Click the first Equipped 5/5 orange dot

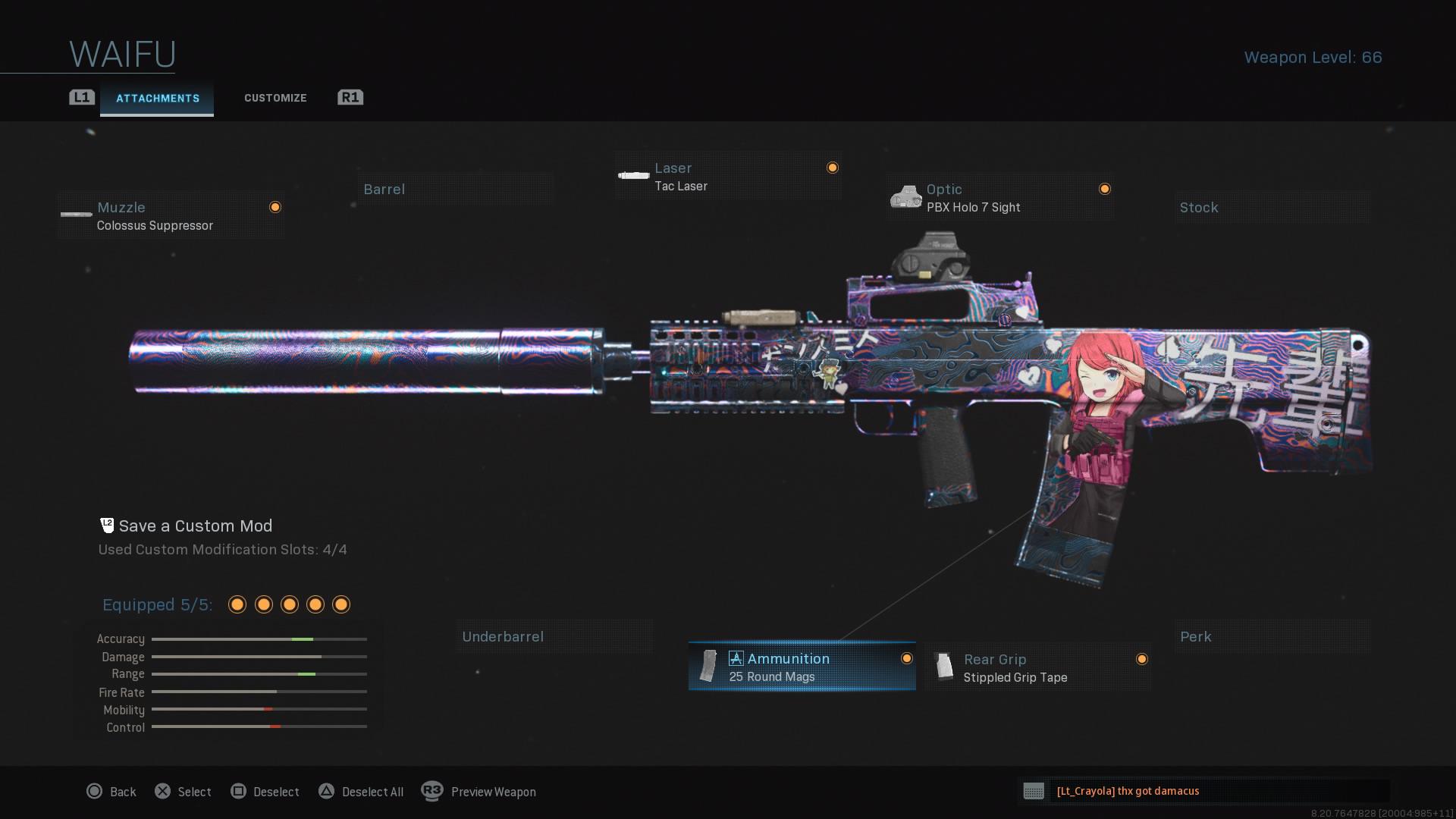pos(237,604)
